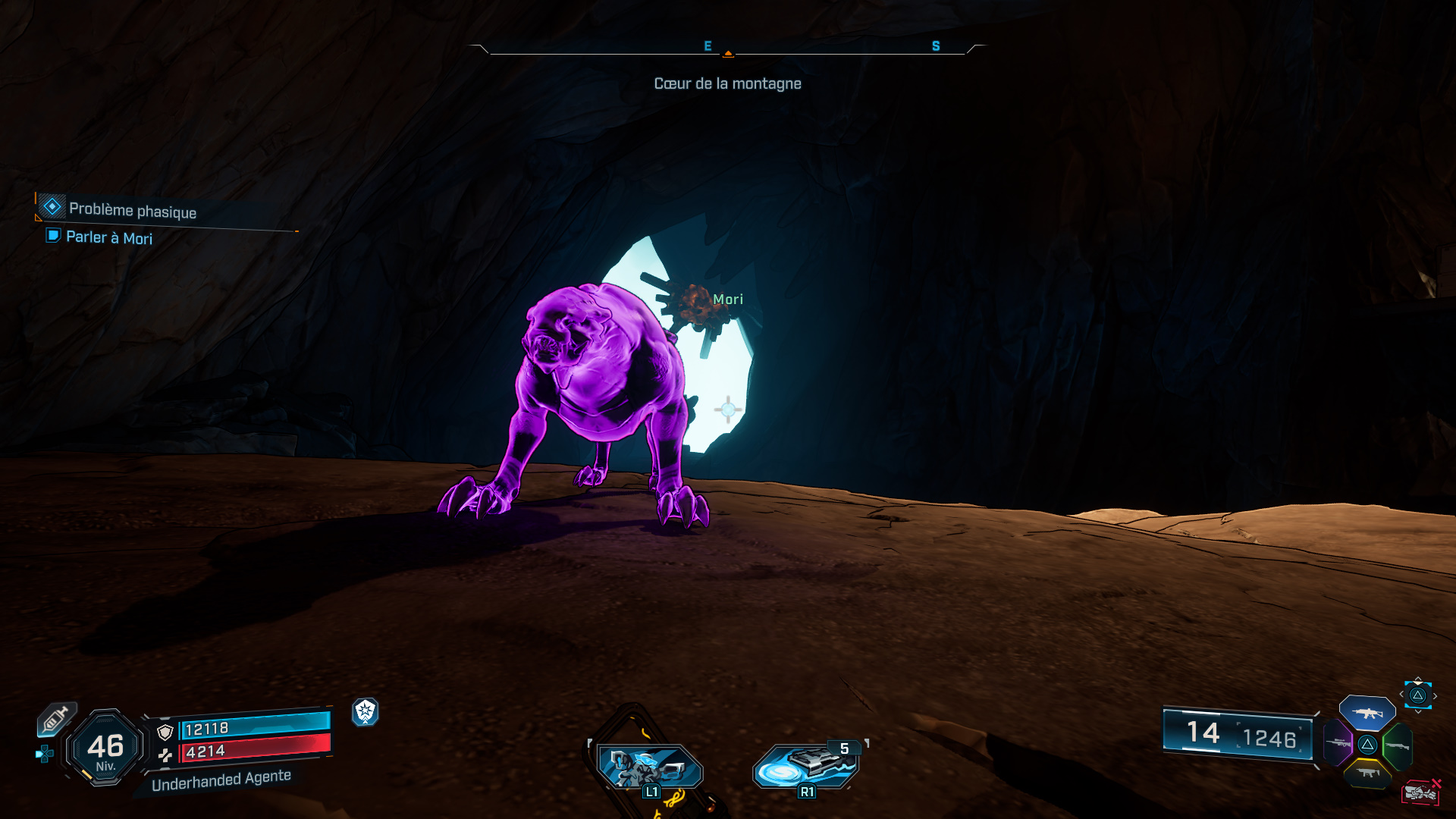Use the ordnance slot showing 5 charges
The image size is (1456, 819).
point(806,764)
